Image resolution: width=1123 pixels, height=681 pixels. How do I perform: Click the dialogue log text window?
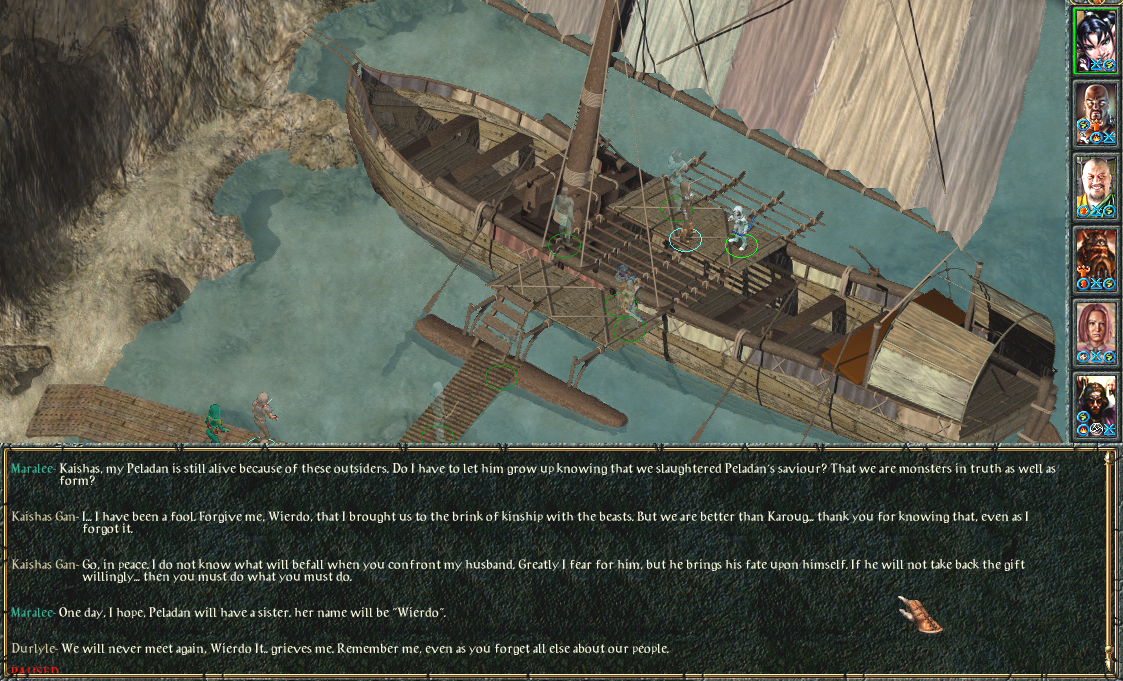[550, 560]
